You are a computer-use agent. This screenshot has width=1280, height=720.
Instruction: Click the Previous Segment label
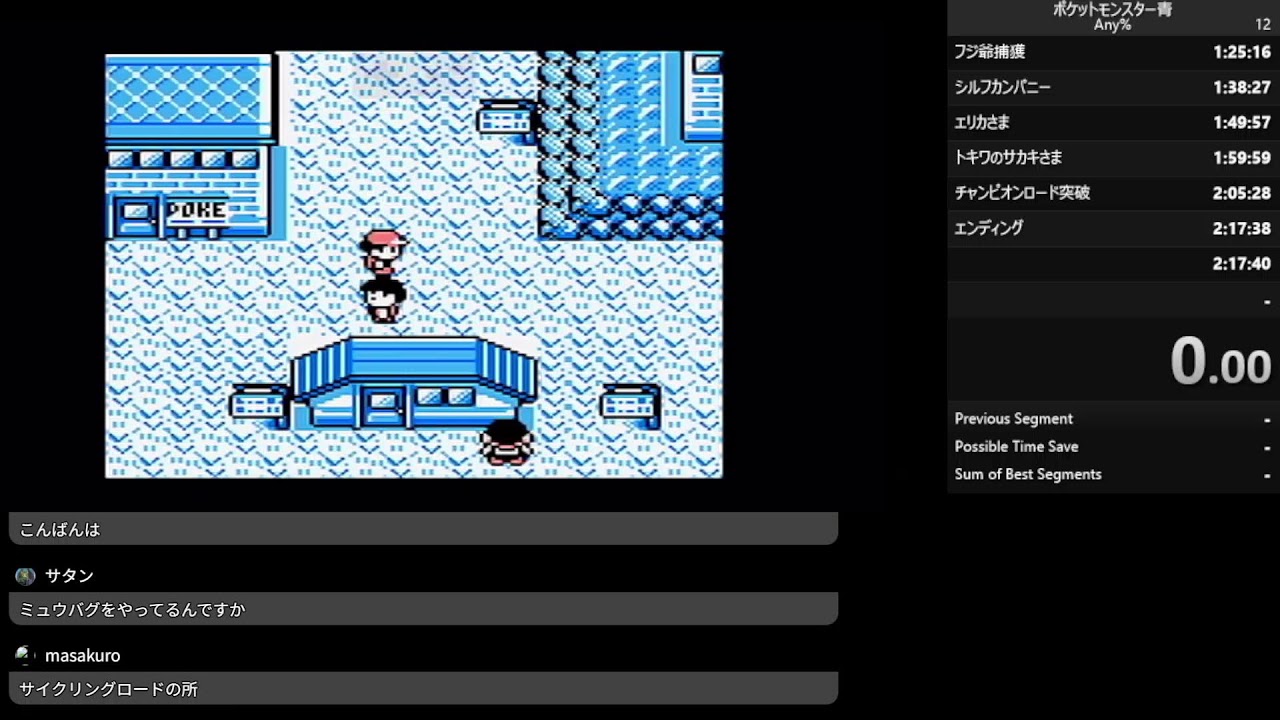pyautogui.click(x=1012, y=418)
